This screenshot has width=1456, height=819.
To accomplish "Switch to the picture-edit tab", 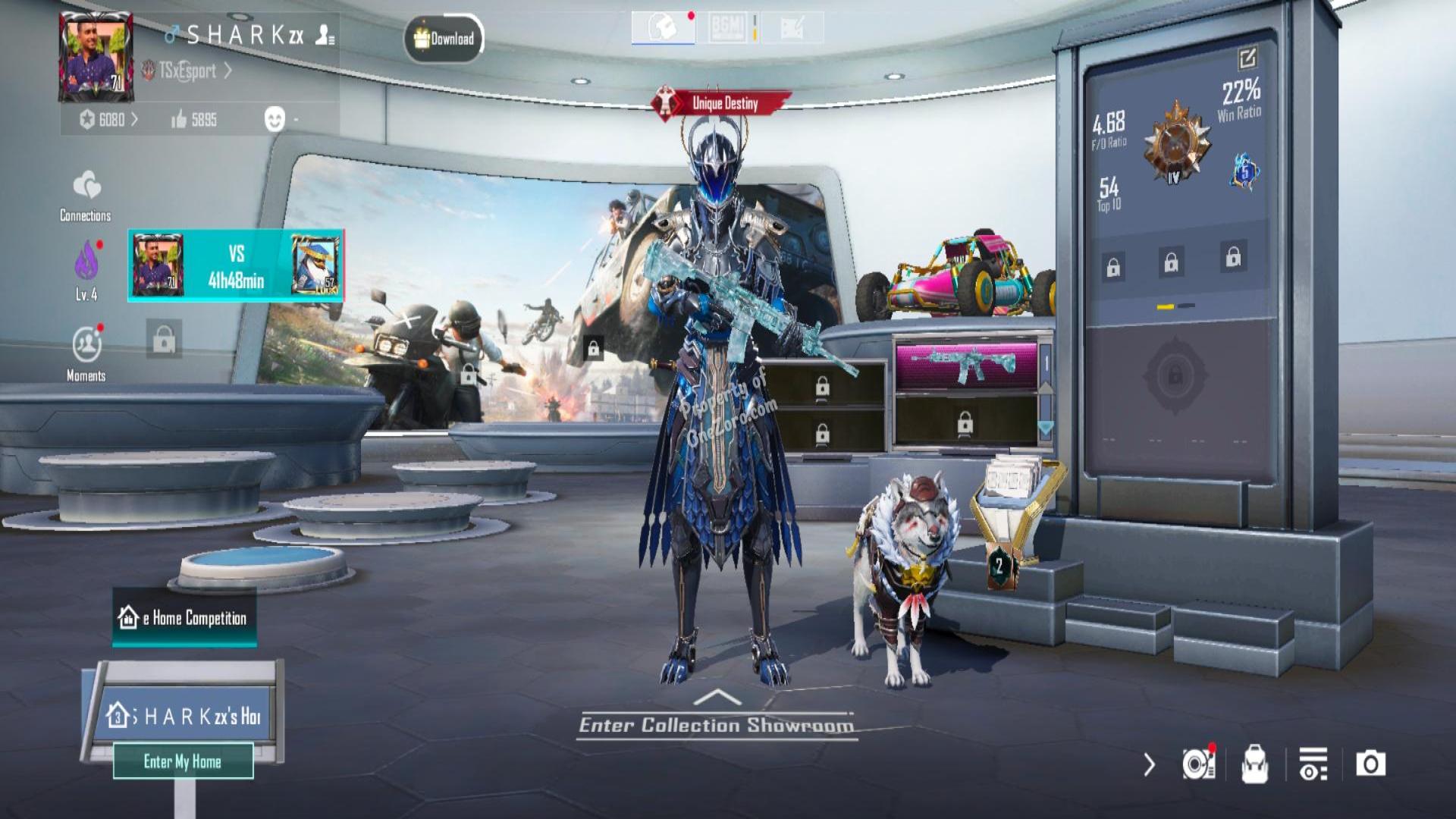I will (792, 28).
